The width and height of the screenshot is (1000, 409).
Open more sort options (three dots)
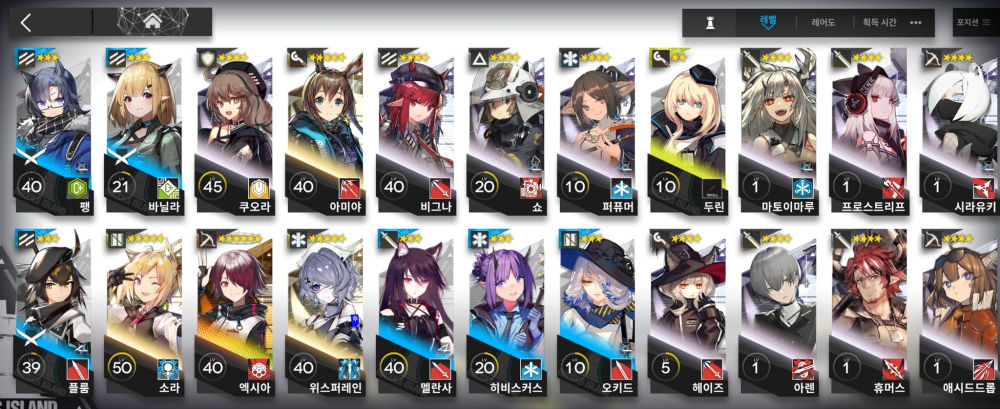point(916,22)
